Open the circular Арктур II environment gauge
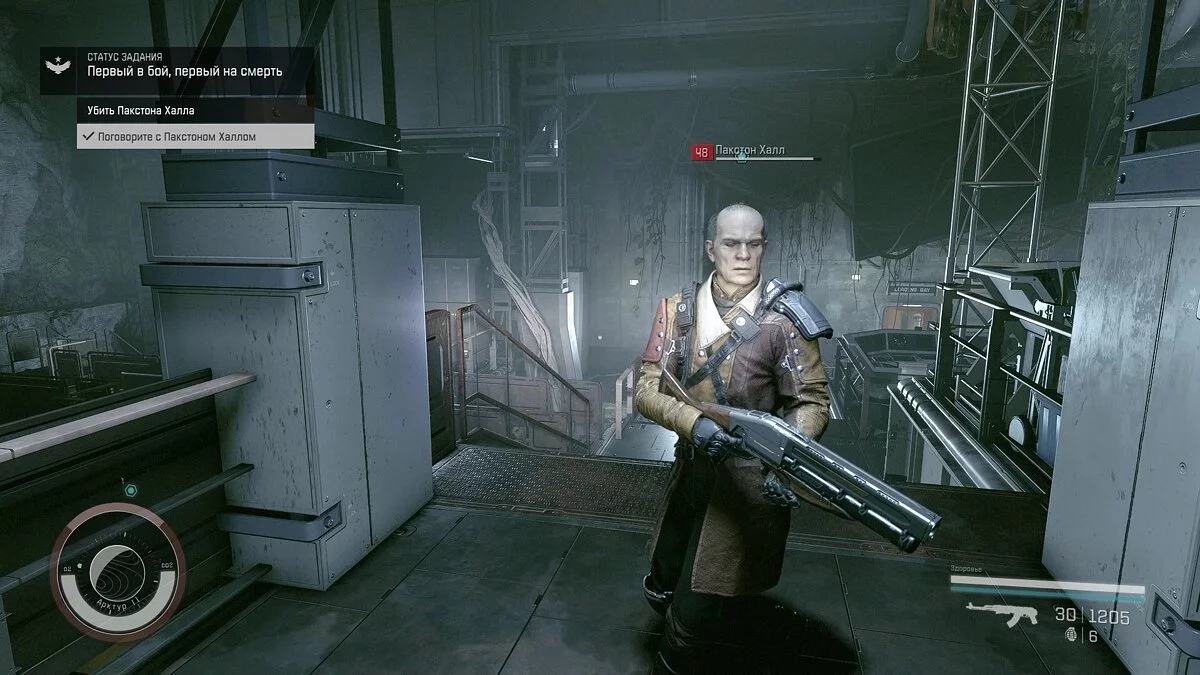Image resolution: width=1200 pixels, height=675 pixels. 117,572
